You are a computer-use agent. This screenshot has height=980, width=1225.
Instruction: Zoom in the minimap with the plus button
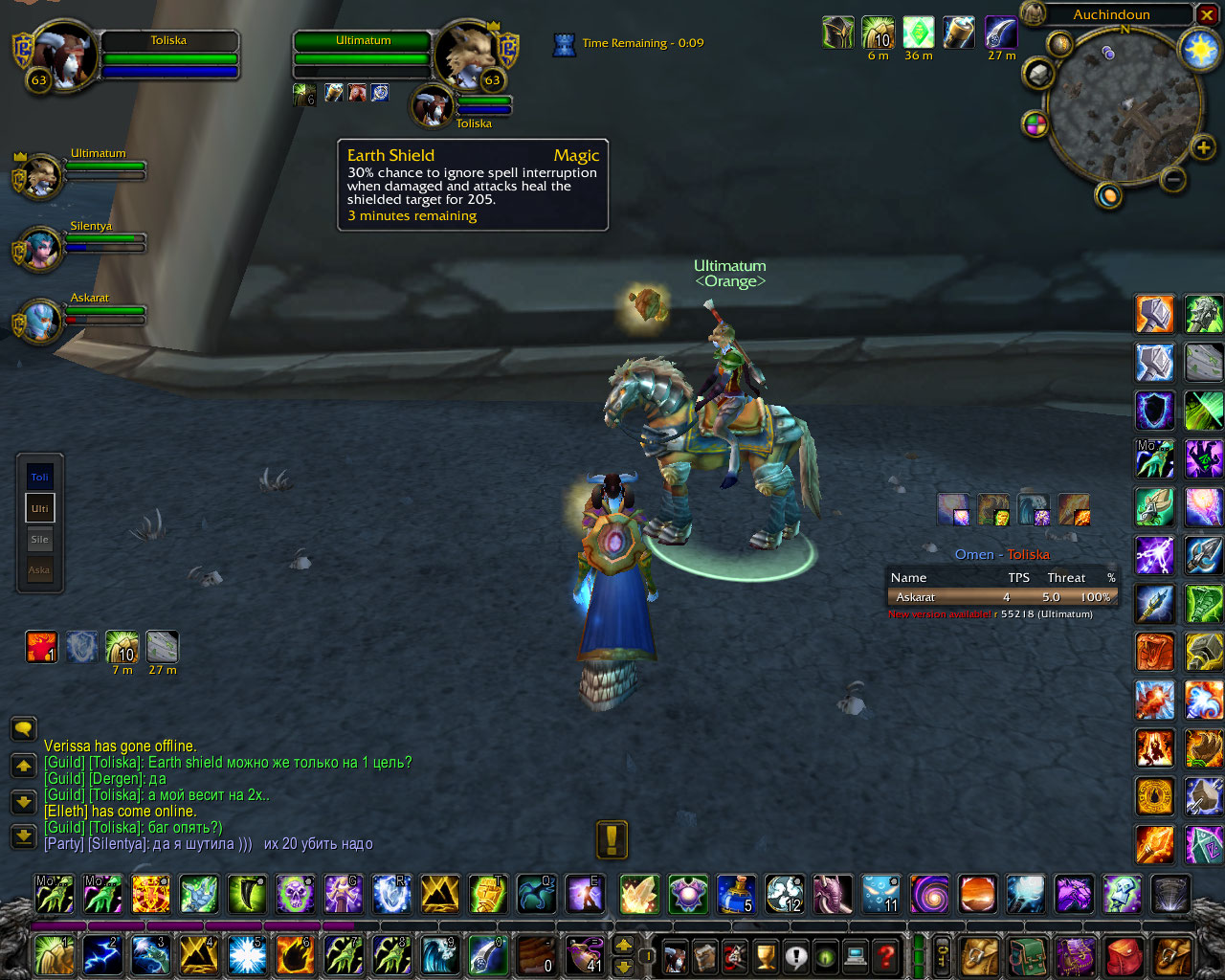tap(1203, 147)
